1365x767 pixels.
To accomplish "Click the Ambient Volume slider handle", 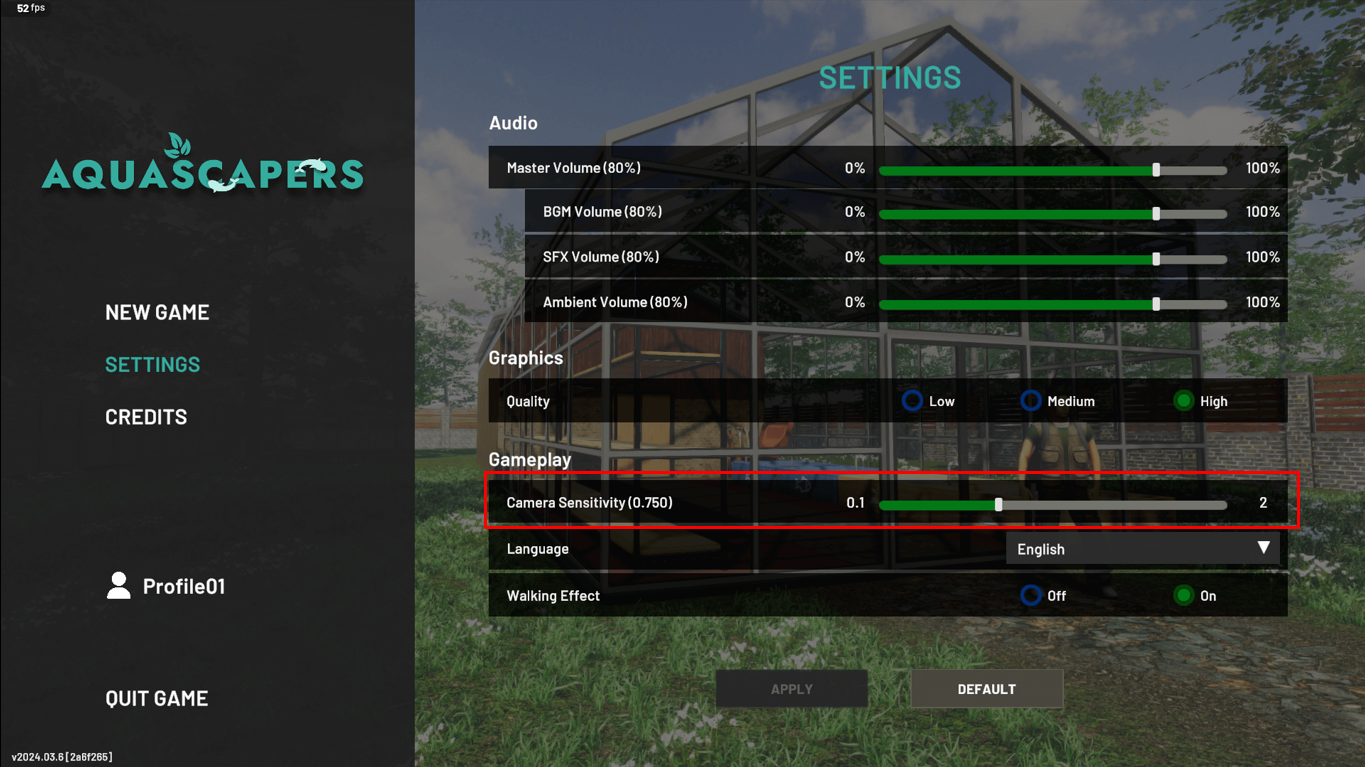I will 1157,303.
